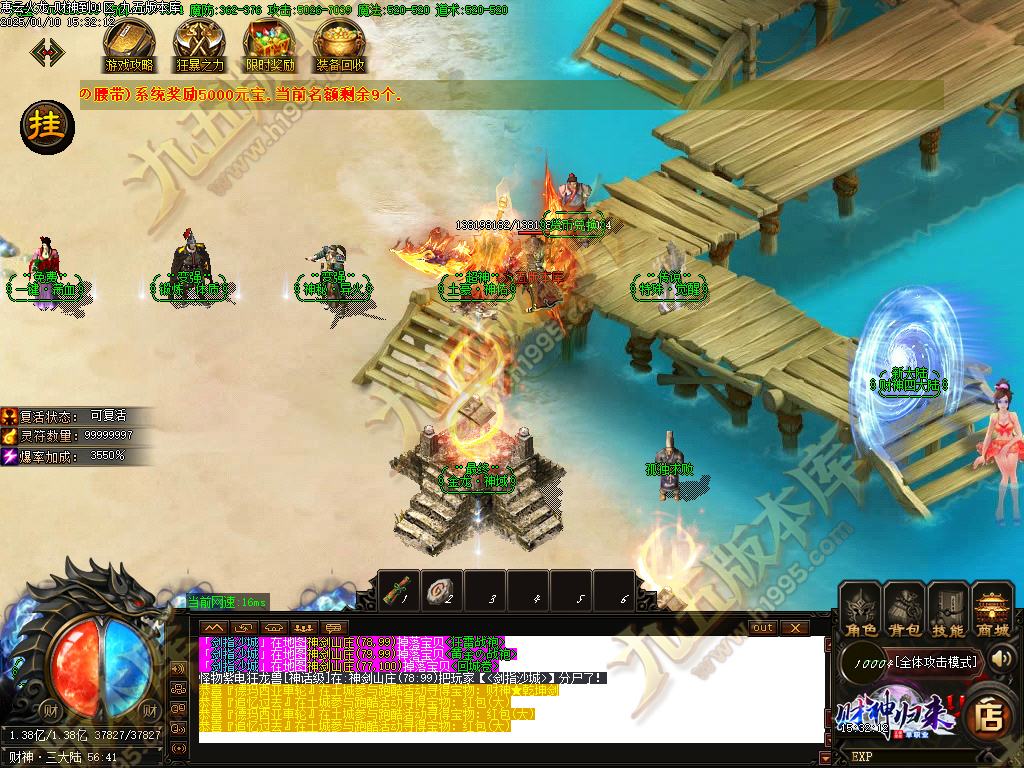Open 装备回收 equipment recycling

coord(340,44)
